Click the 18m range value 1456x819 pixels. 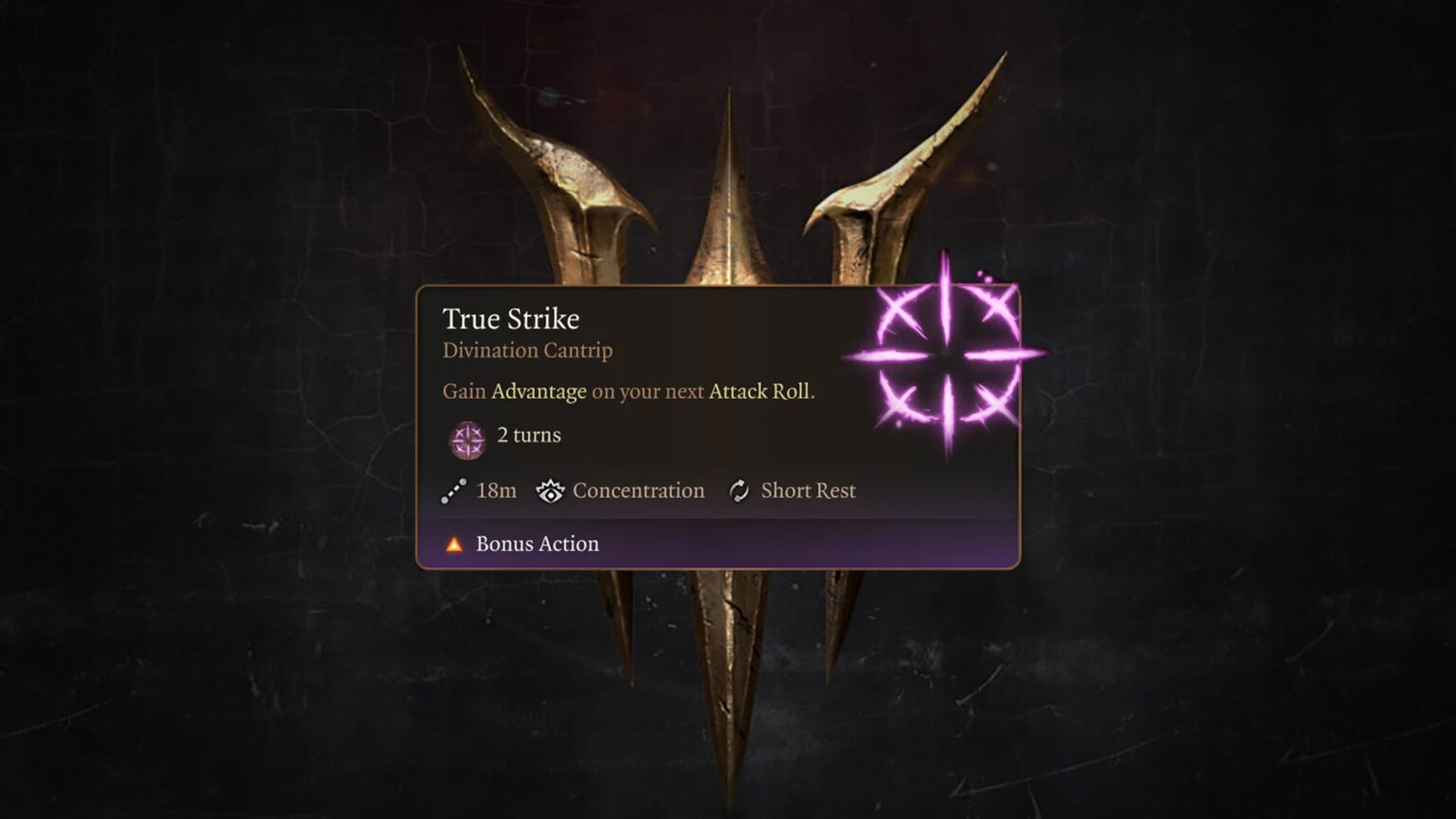coord(497,491)
